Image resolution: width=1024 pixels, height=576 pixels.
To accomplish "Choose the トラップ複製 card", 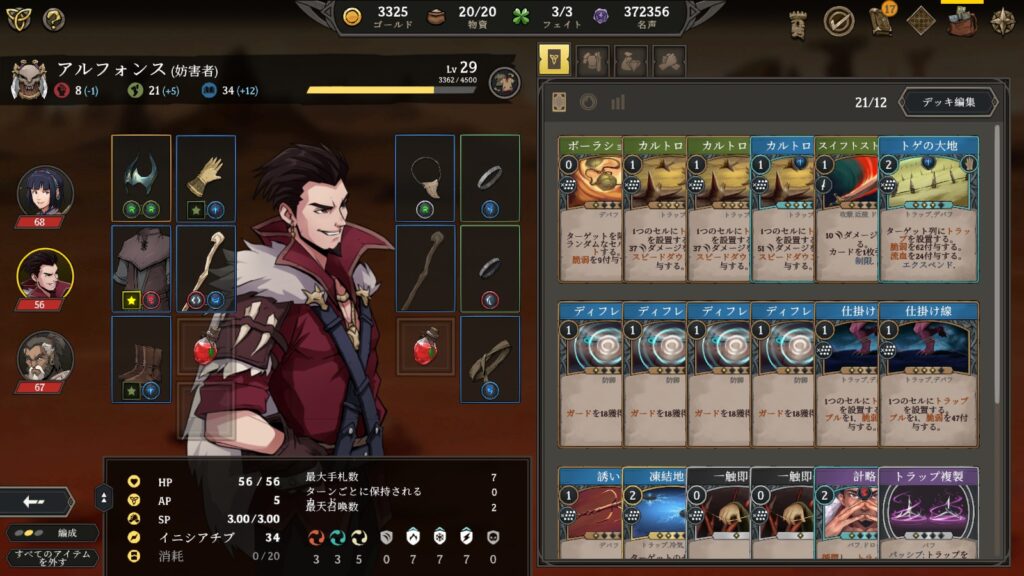I will pyautogui.click(x=928, y=512).
